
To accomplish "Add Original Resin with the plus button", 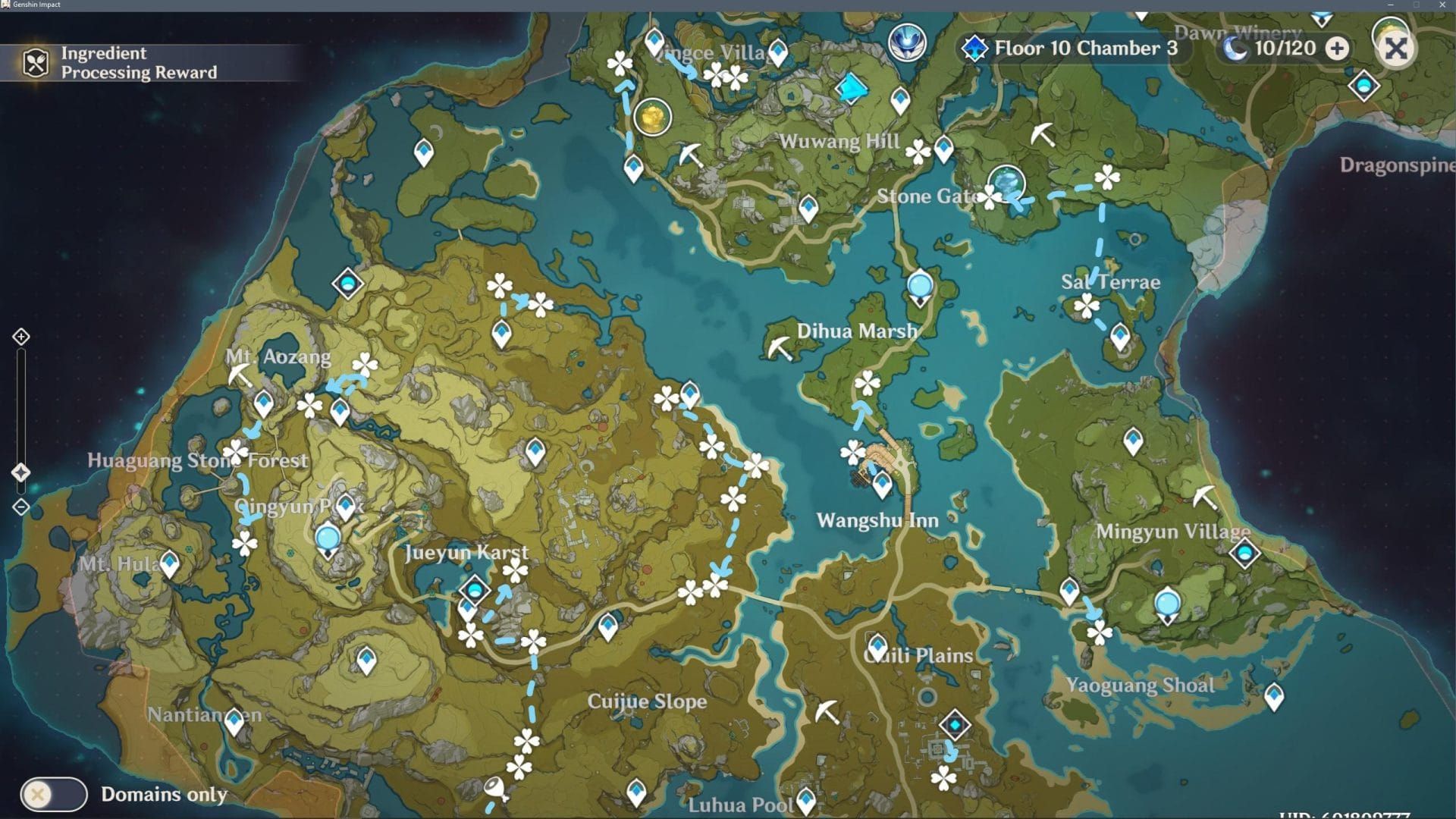I will tap(1338, 49).
